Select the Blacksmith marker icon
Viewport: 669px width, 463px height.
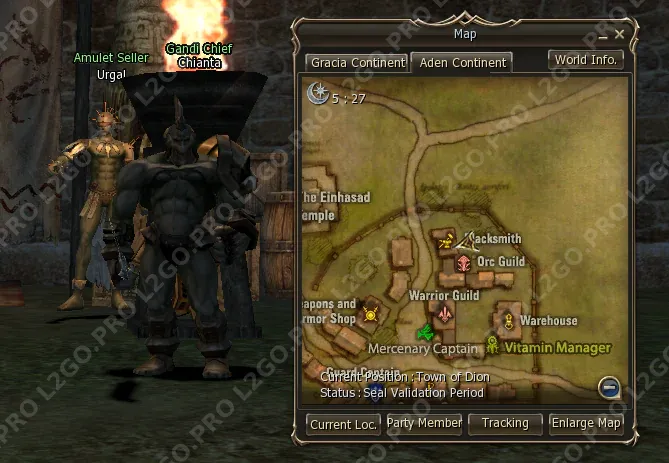tap(444, 240)
